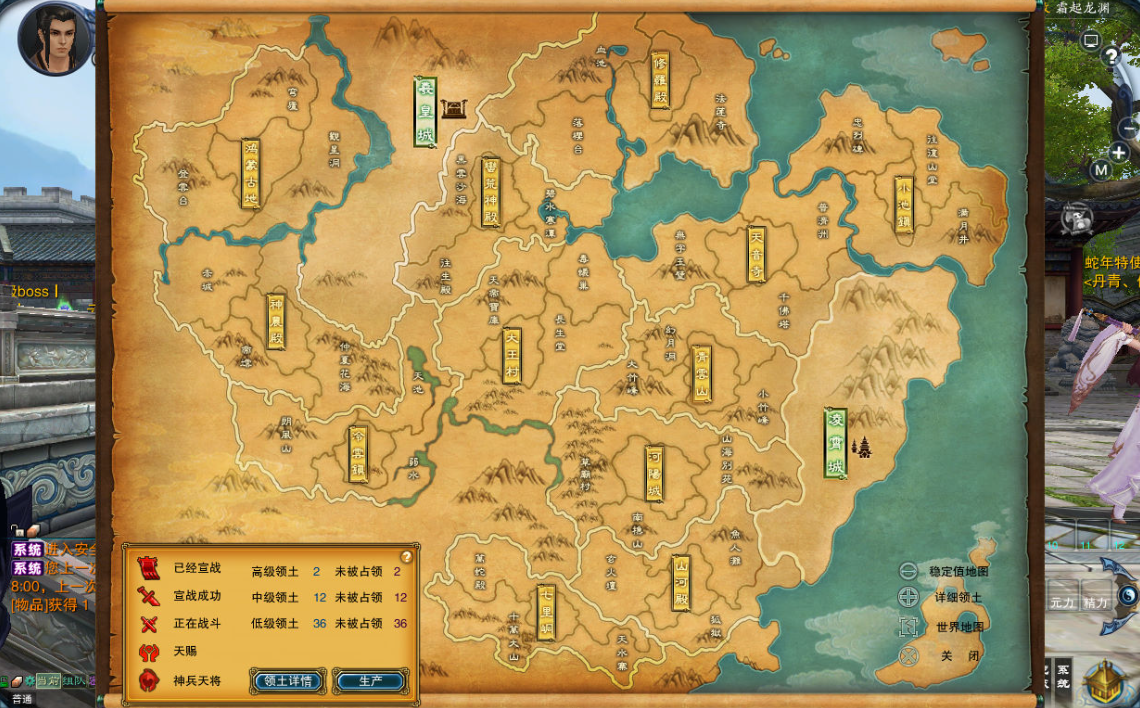Open the minimap's M map button
The height and width of the screenshot is (708, 1140).
point(1101,170)
